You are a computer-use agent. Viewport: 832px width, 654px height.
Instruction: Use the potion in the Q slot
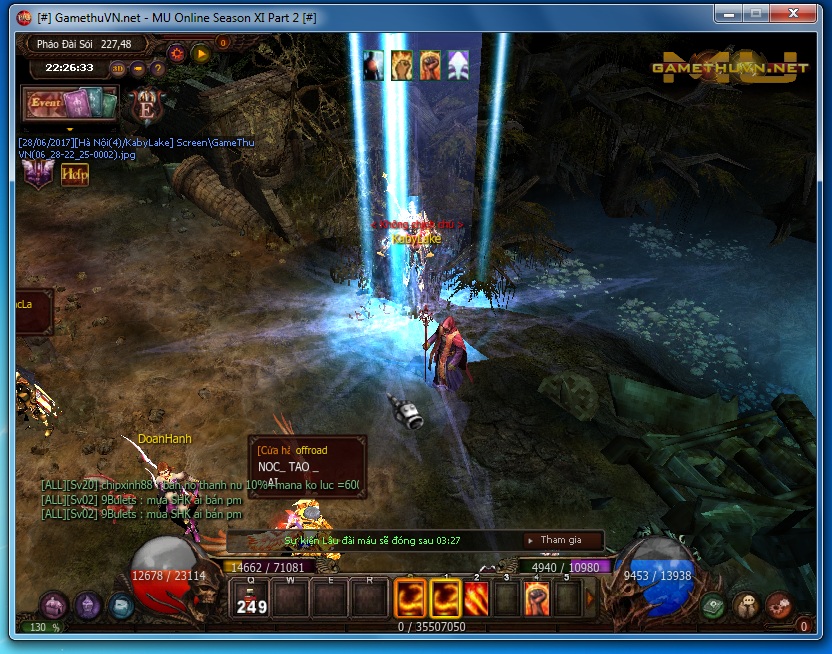click(251, 598)
